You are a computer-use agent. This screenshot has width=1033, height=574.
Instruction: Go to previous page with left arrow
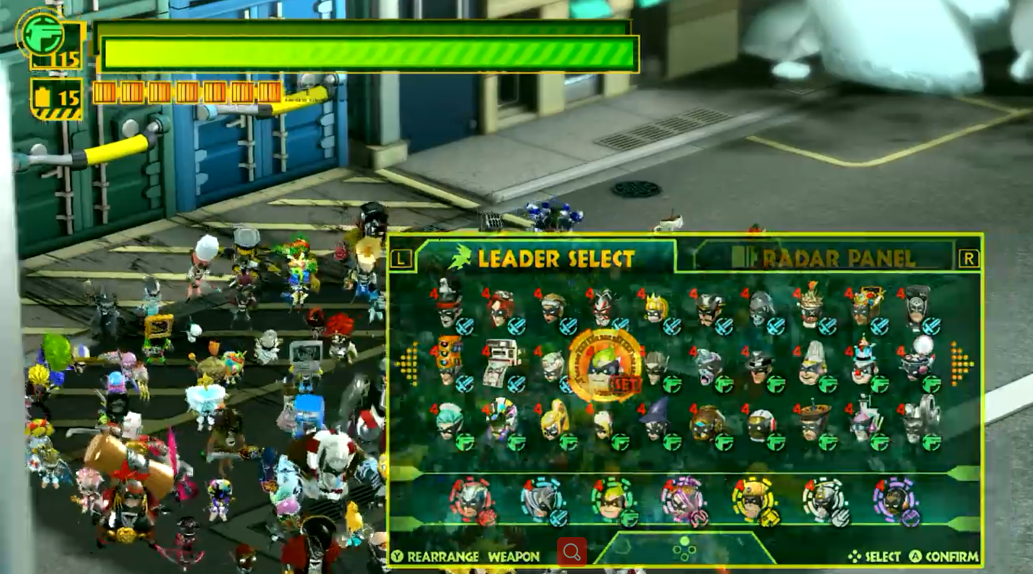point(409,363)
